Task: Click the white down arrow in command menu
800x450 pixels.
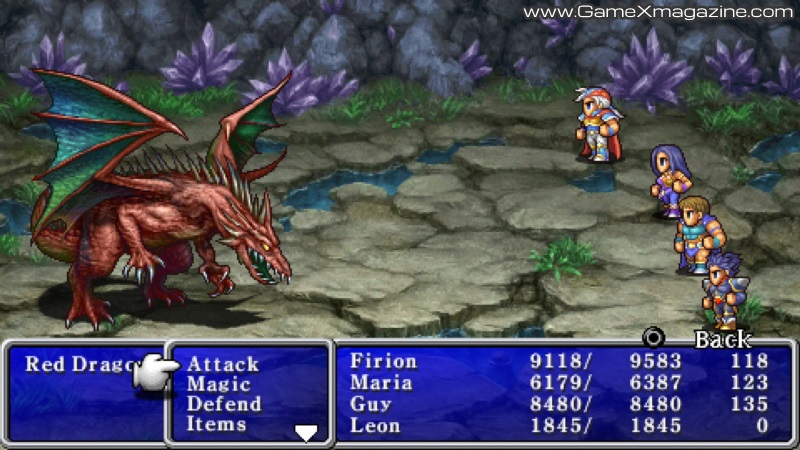Action: tap(306, 432)
